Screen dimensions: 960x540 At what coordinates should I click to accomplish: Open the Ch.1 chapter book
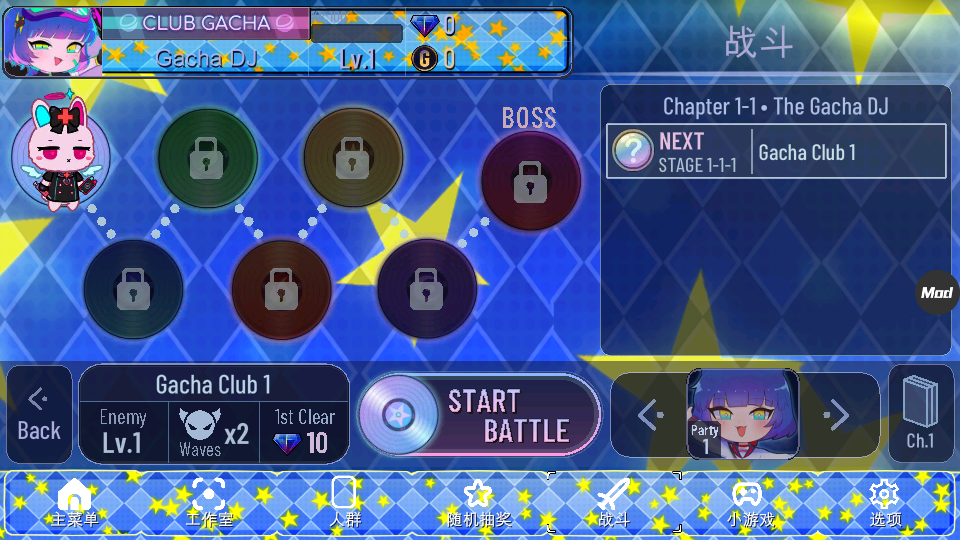[919, 414]
